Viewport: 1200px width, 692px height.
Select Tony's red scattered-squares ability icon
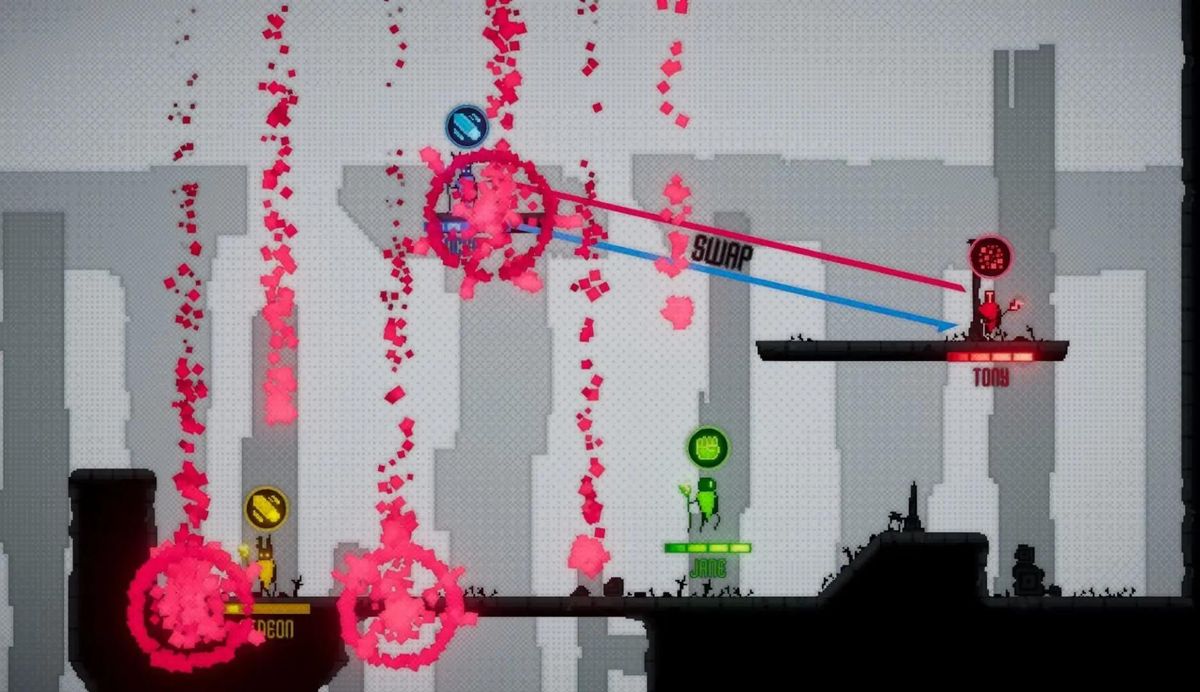pos(990,257)
